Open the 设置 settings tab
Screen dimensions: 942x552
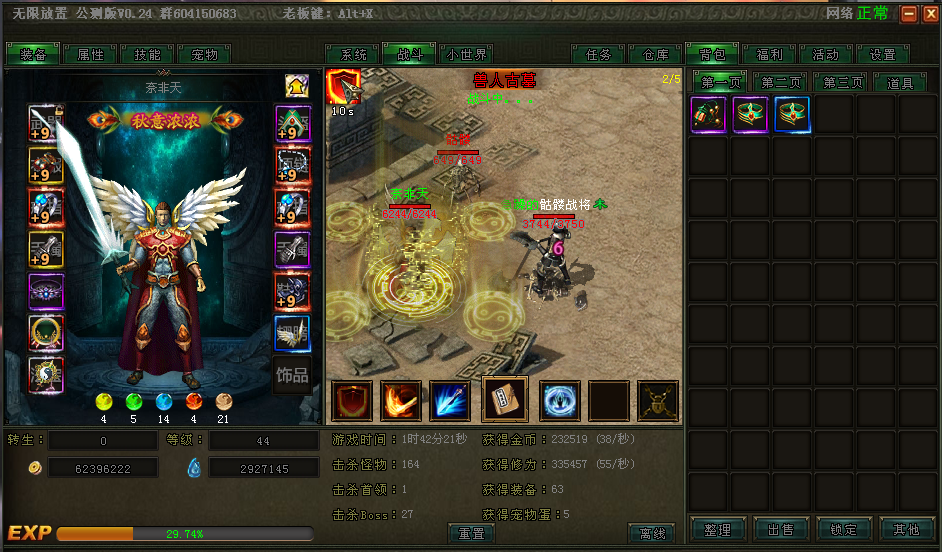click(x=883, y=55)
